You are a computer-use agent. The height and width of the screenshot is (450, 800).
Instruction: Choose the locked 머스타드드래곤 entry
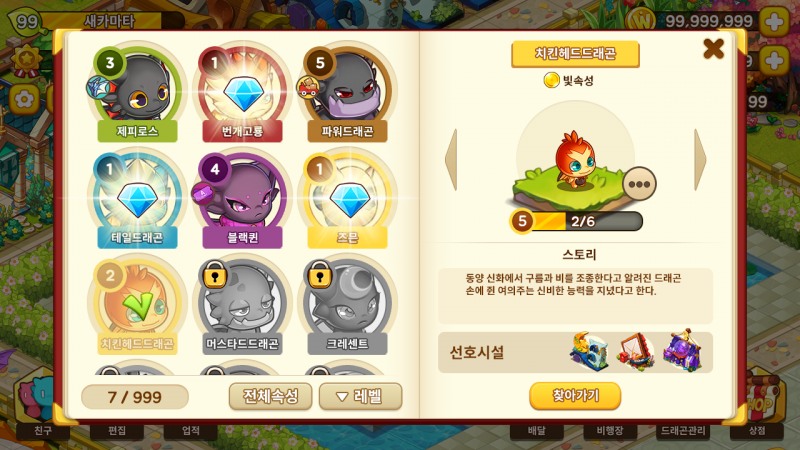[x=240, y=305]
